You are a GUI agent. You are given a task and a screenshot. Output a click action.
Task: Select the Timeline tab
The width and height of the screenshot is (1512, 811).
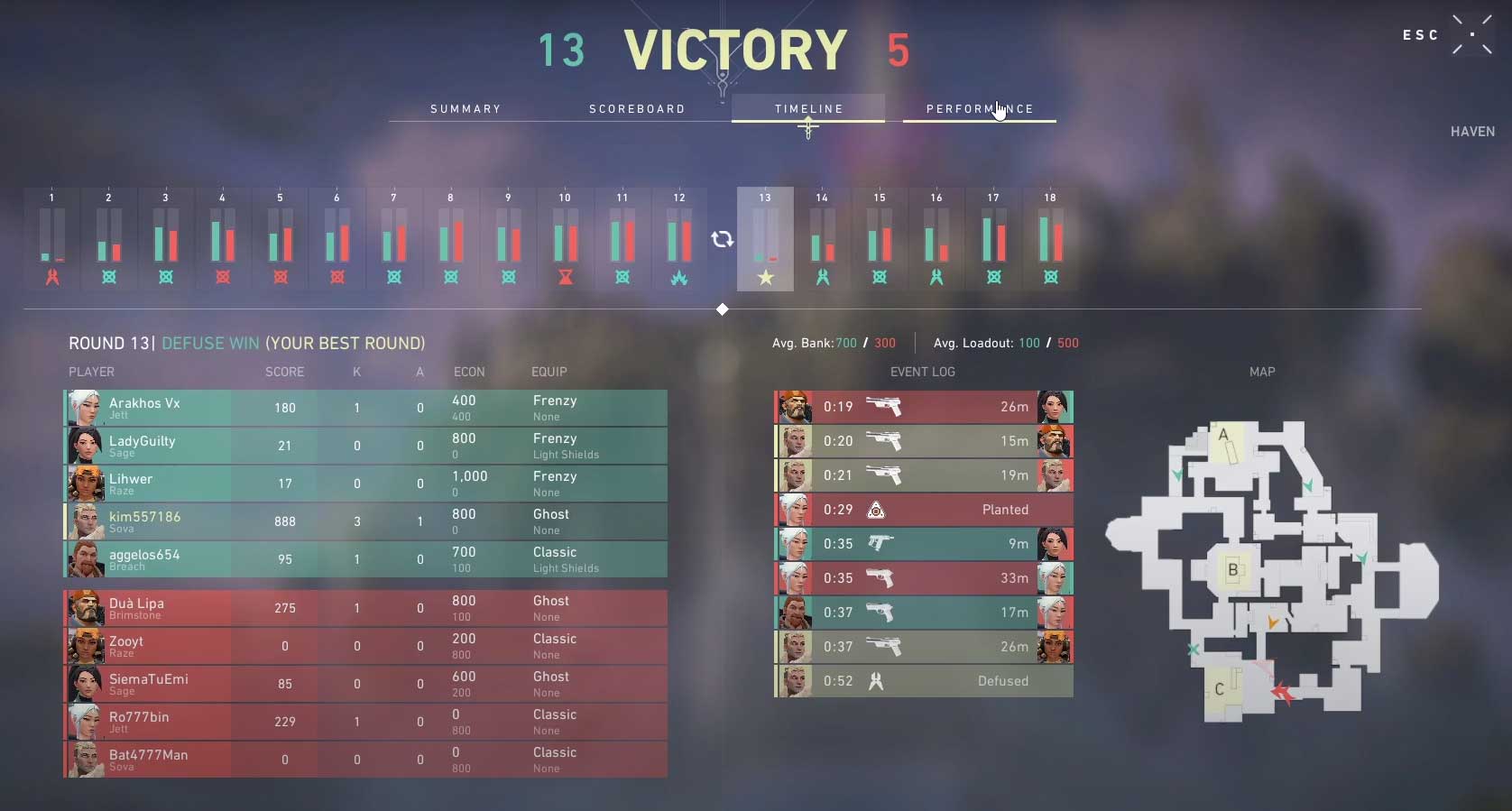[x=808, y=109]
